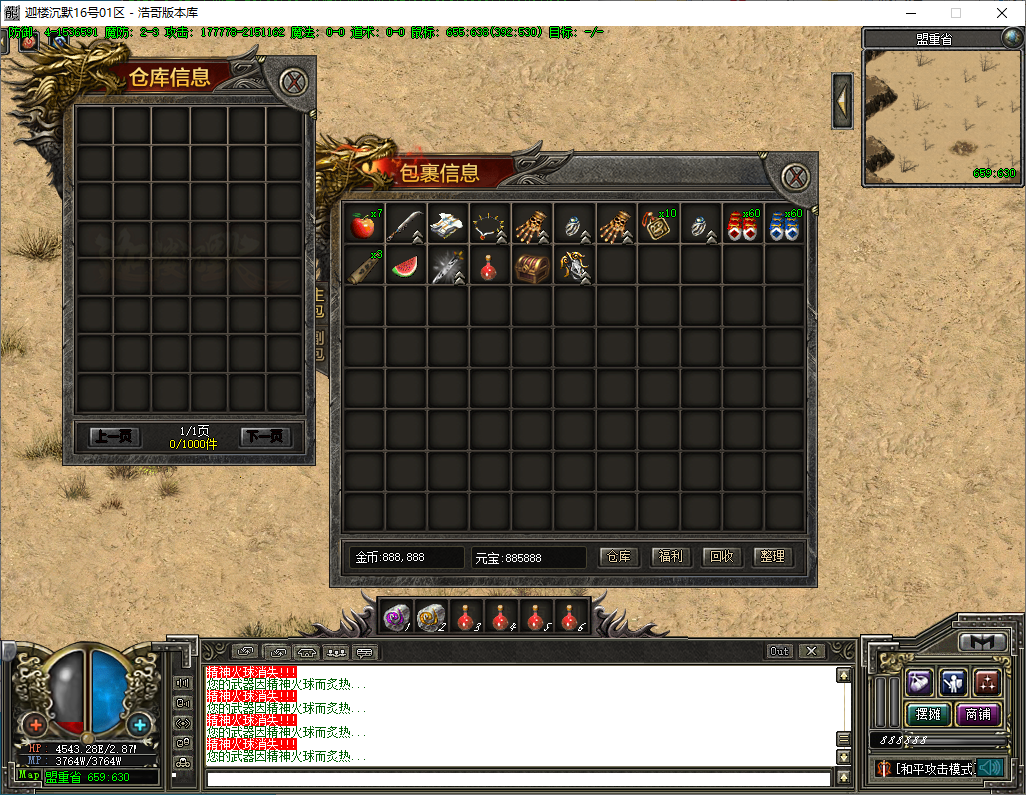
Task: Toggle the sound speaker icon
Action: pyautogui.click(x=990, y=768)
